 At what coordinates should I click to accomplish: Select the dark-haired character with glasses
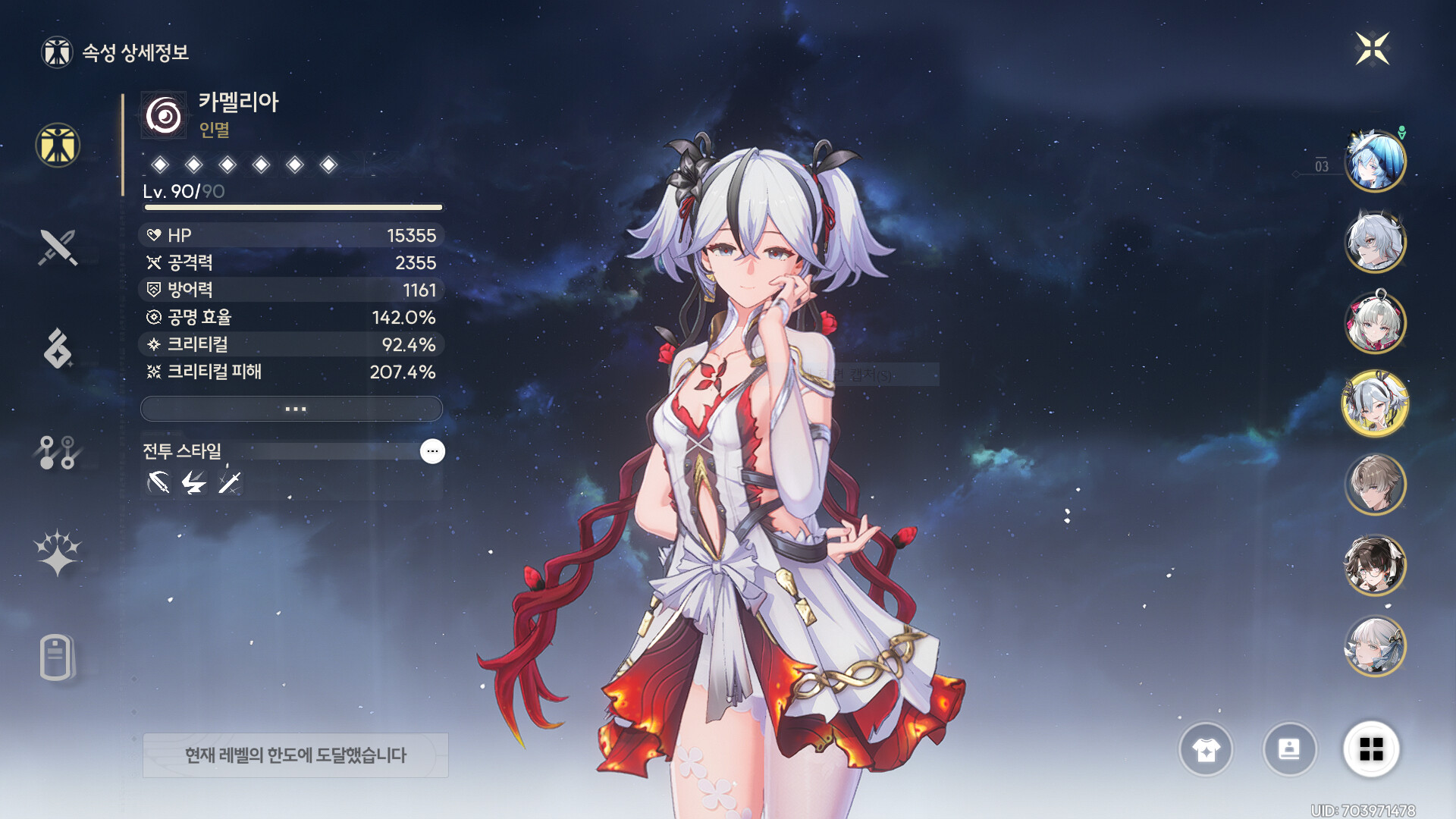(1374, 565)
